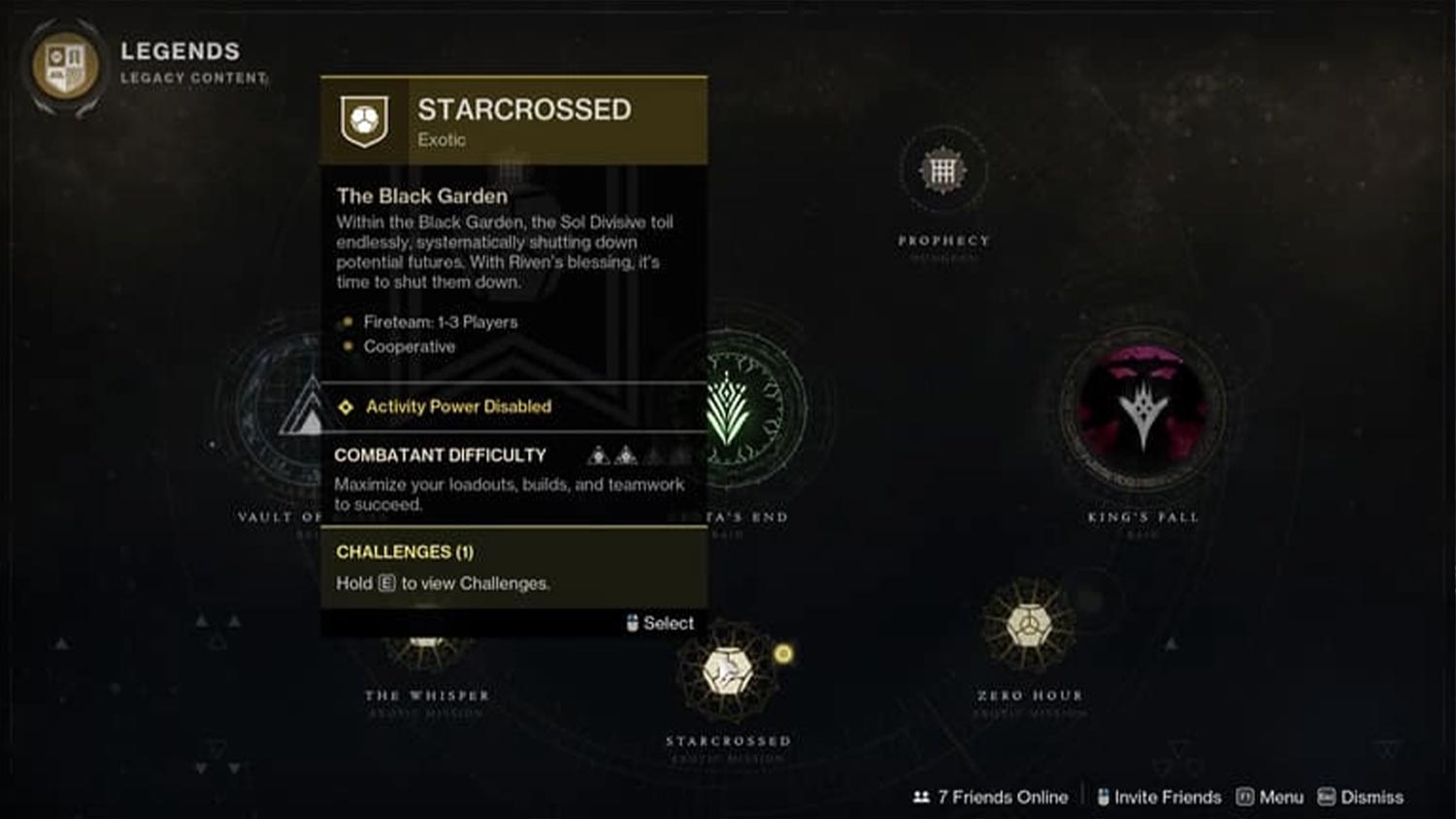Launch the Zero Hour exotic mission icon
This screenshot has height=819, width=1456.
(x=1030, y=625)
